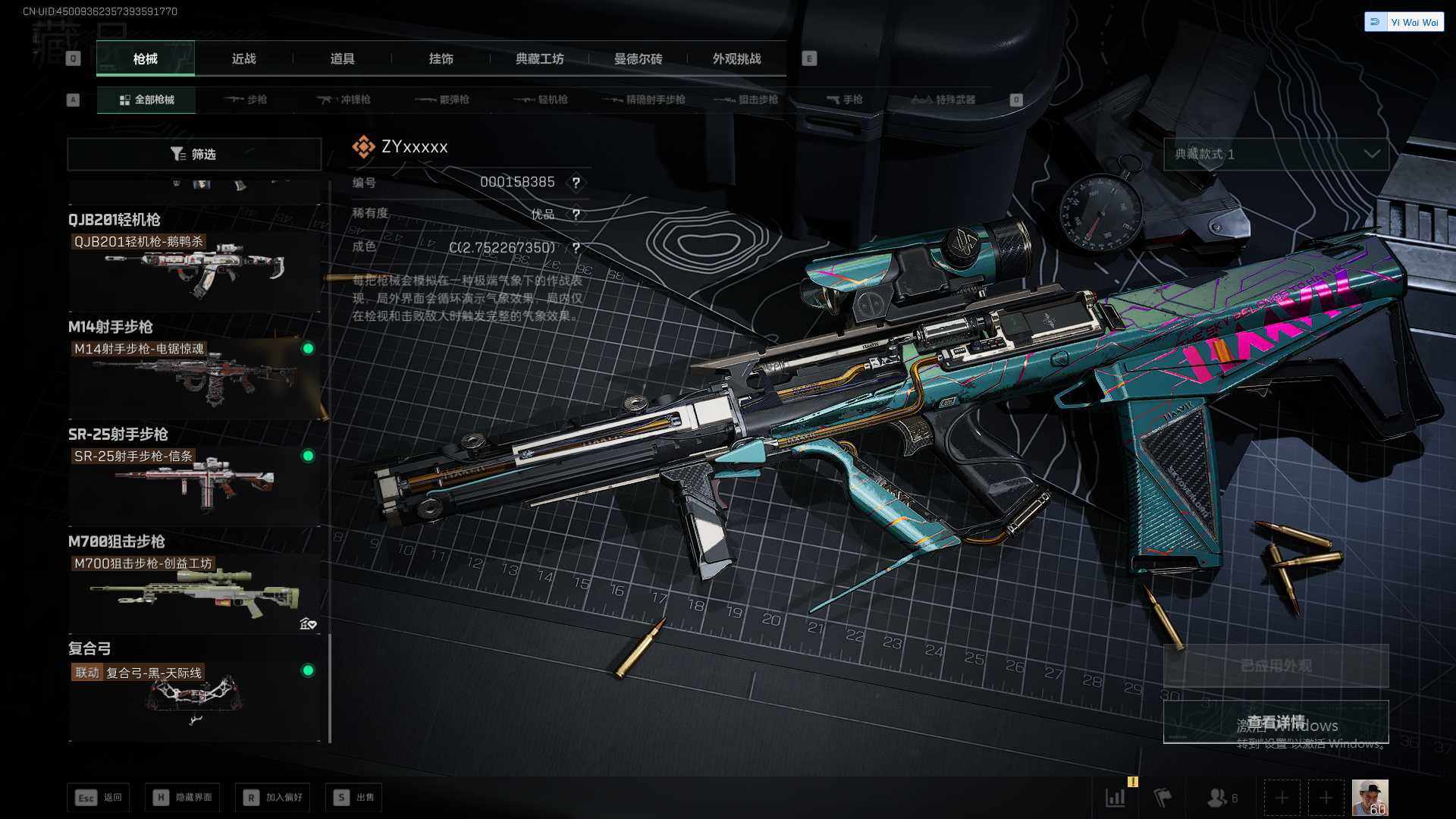1456x819 pixels.
Task: Click the 查看详情 button
Action: (x=1276, y=722)
